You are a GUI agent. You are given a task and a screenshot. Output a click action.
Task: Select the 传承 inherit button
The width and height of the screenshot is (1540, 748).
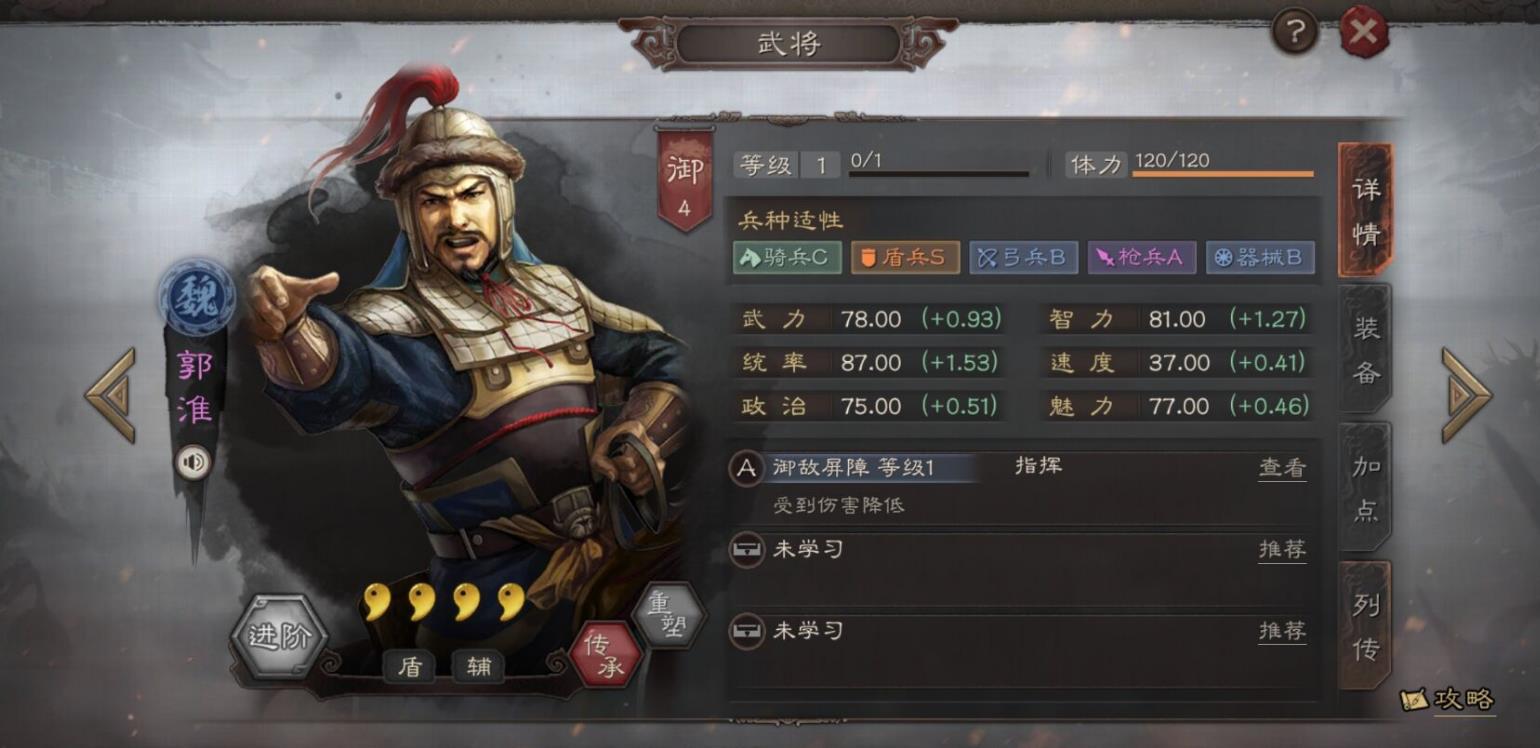[x=604, y=655]
